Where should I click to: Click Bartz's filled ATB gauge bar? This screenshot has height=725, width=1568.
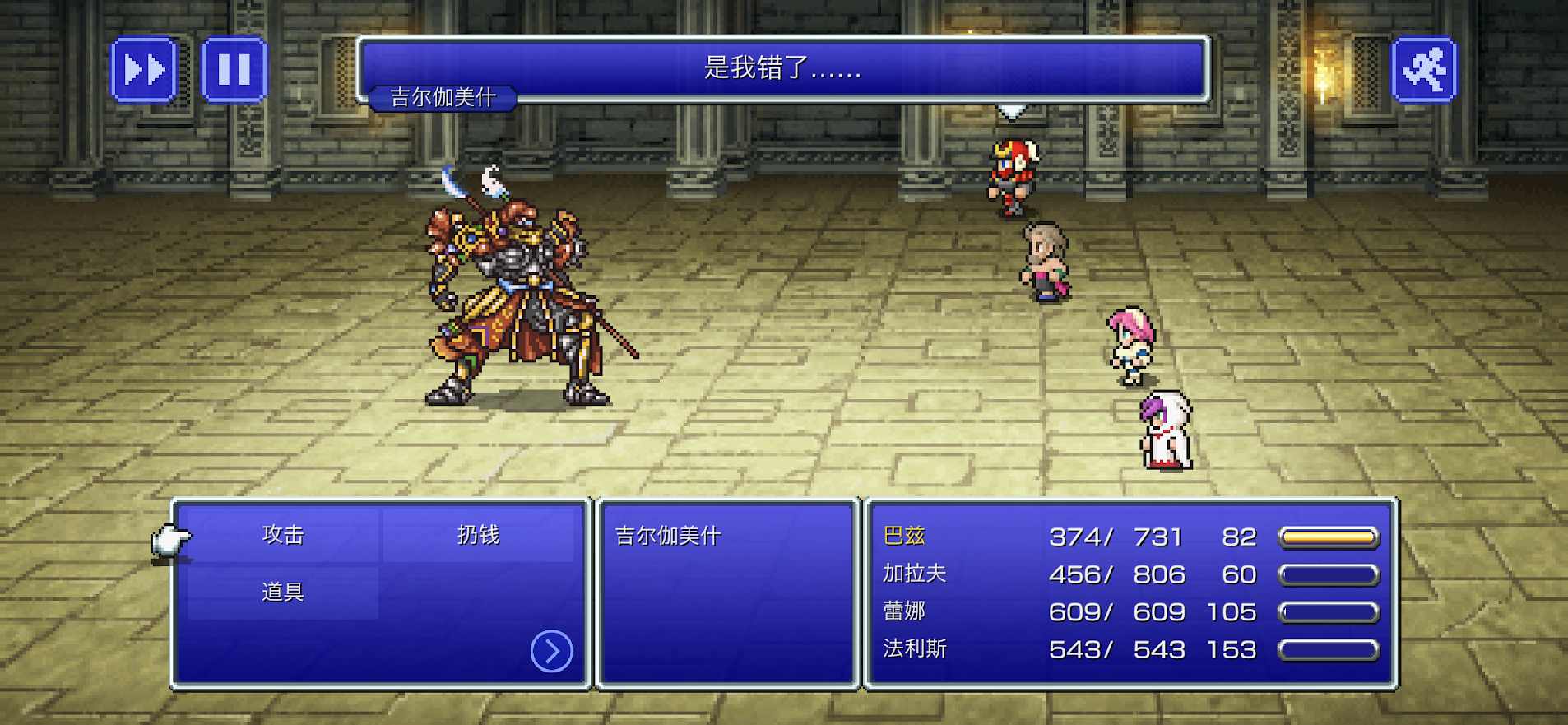click(1327, 536)
